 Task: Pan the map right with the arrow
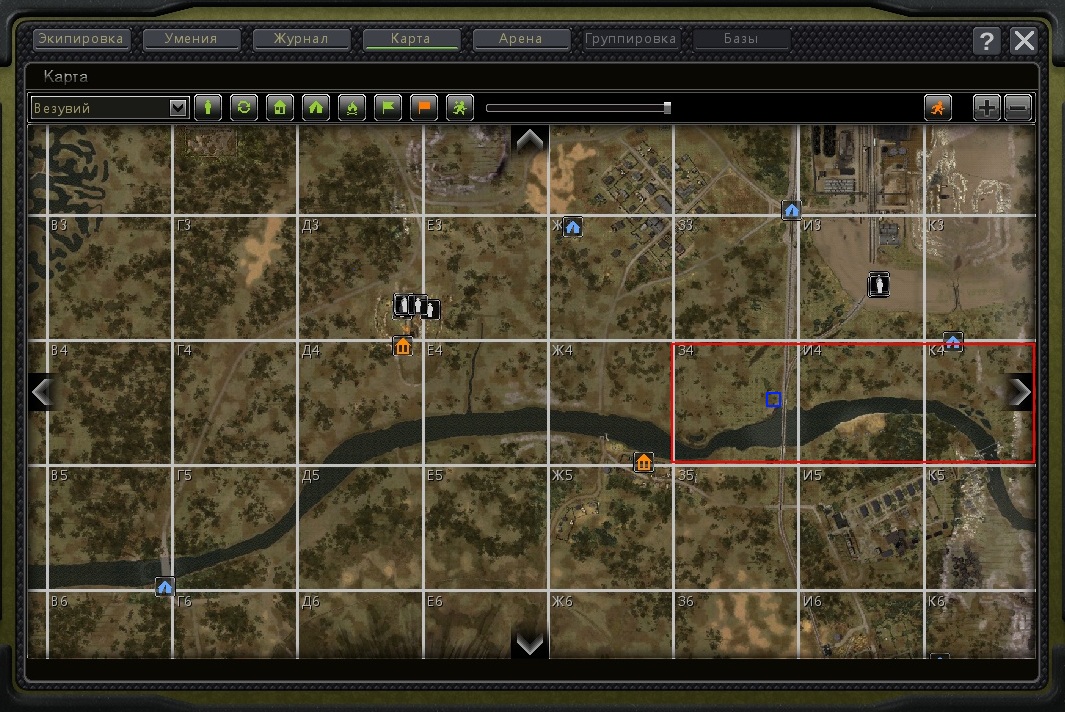coord(1020,392)
